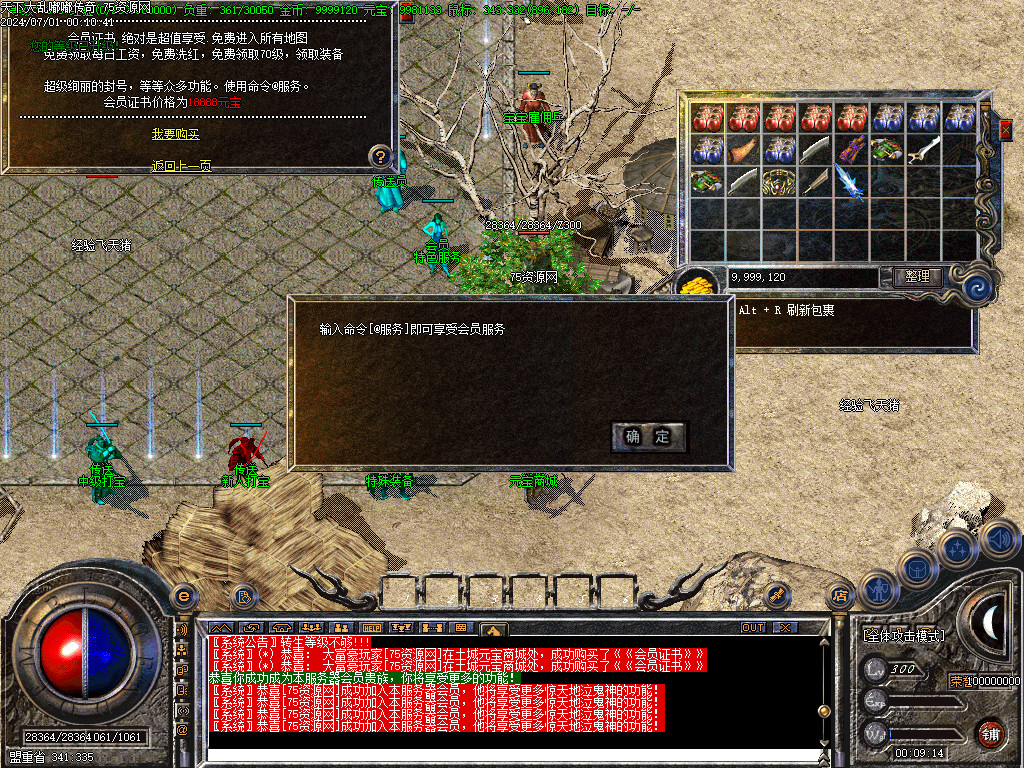1024x768 pixels.
Task: Pick the glowing blue crystal sword
Action: 851,183
